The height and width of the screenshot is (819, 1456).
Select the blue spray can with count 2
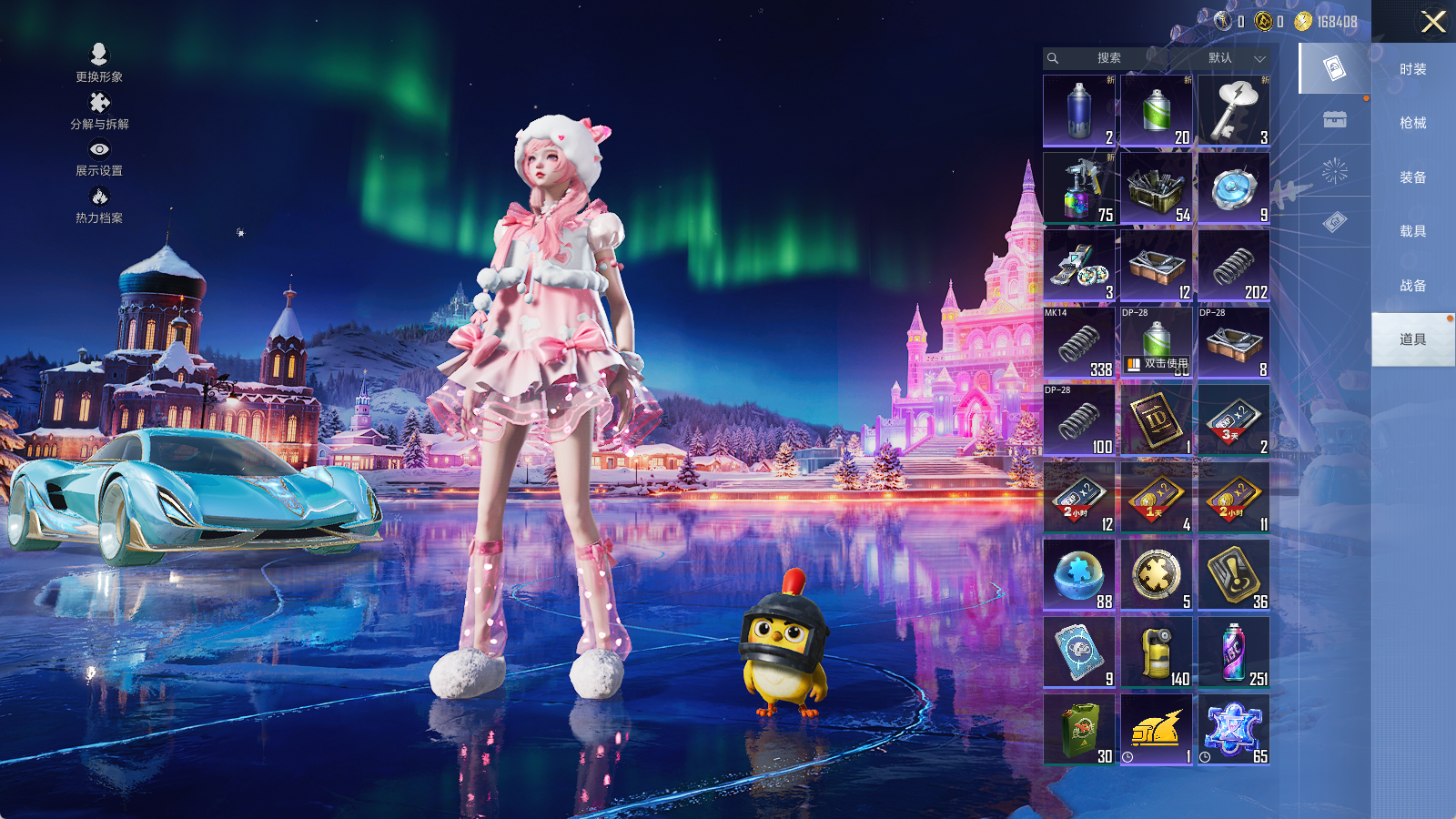[1079, 111]
